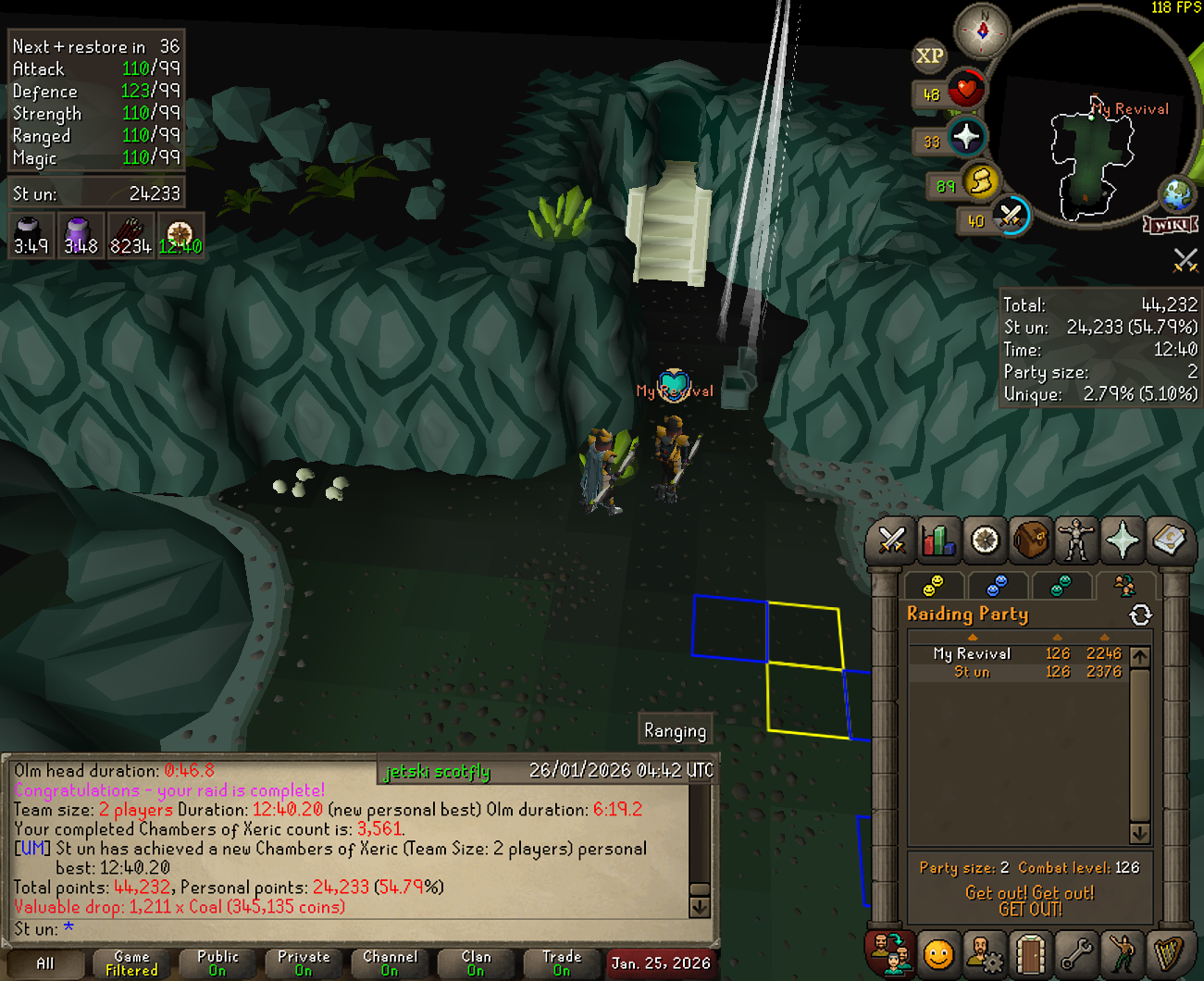Open the world map globe
The height and width of the screenshot is (981, 1204).
[1178, 195]
